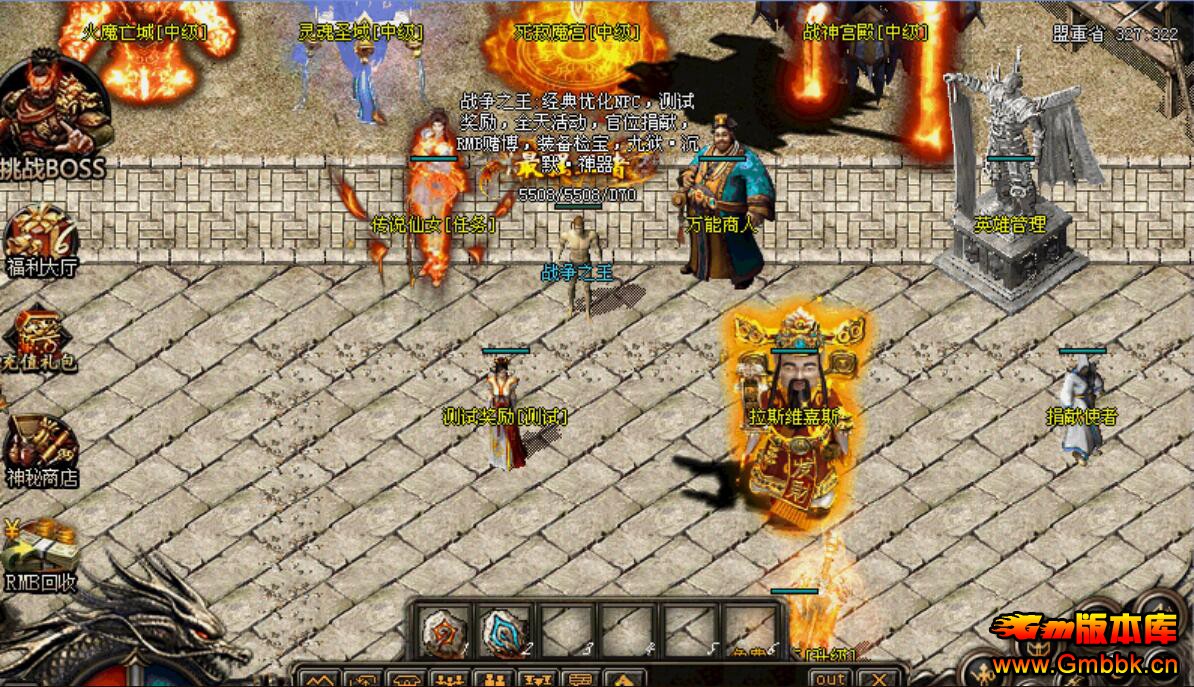Click the "out" button on the bottom bar
Image resolution: width=1194 pixels, height=687 pixels.
829,677
